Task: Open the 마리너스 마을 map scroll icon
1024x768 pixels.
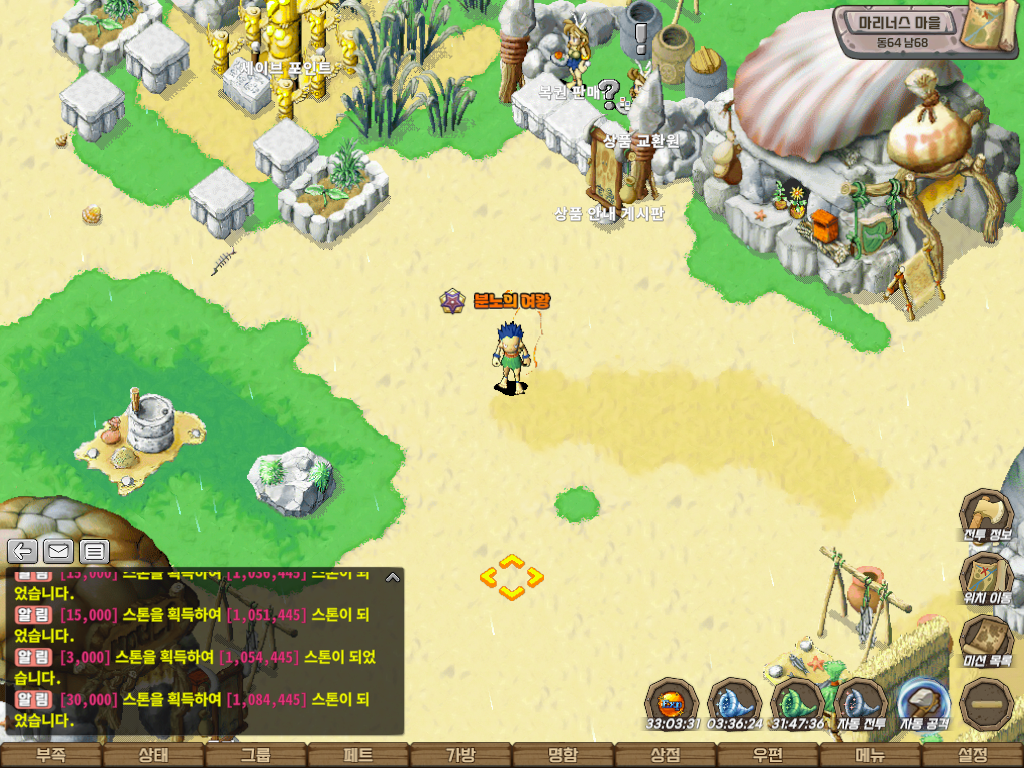Action: click(x=989, y=30)
